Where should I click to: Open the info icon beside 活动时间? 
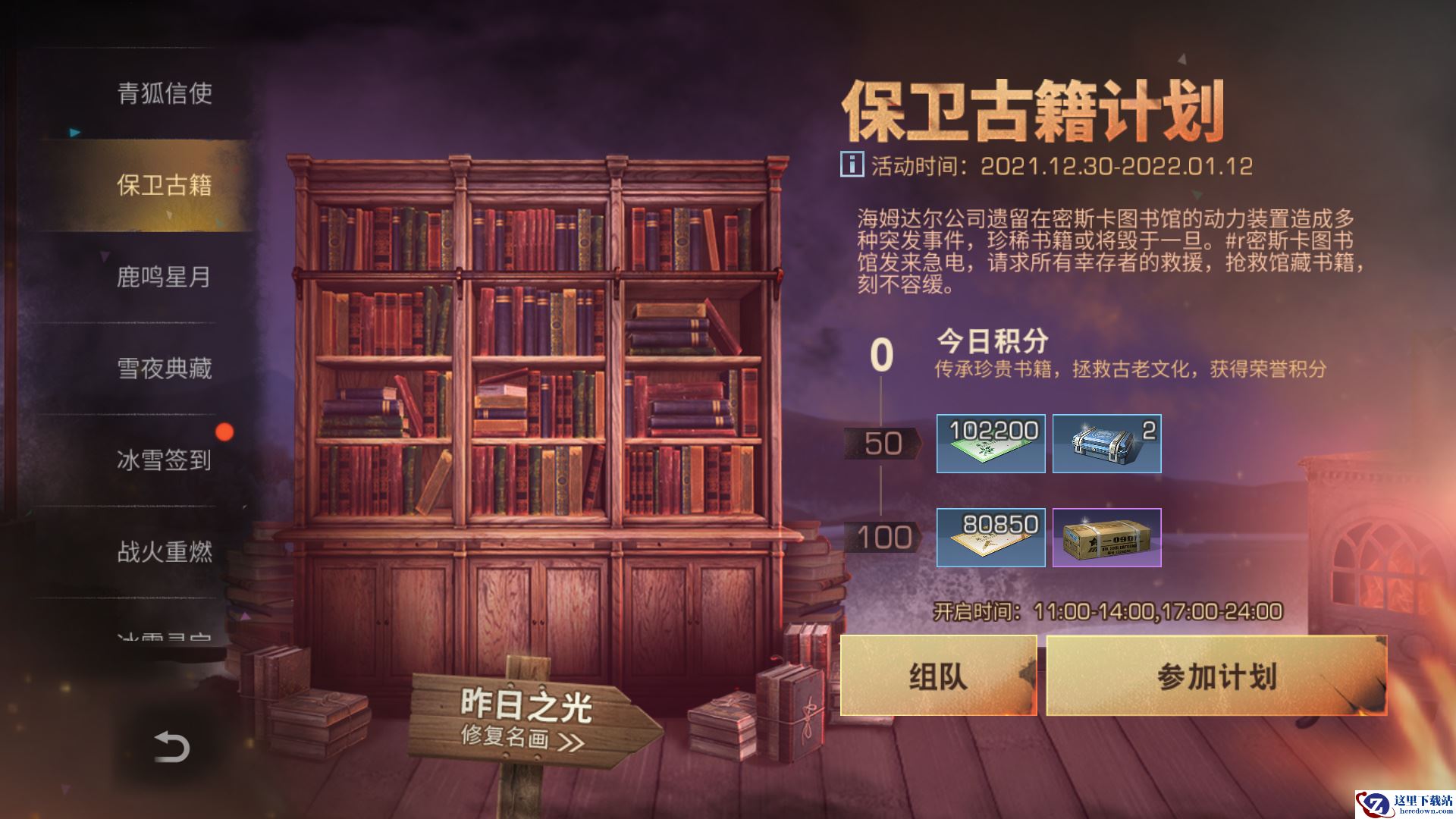pos(852,165)
